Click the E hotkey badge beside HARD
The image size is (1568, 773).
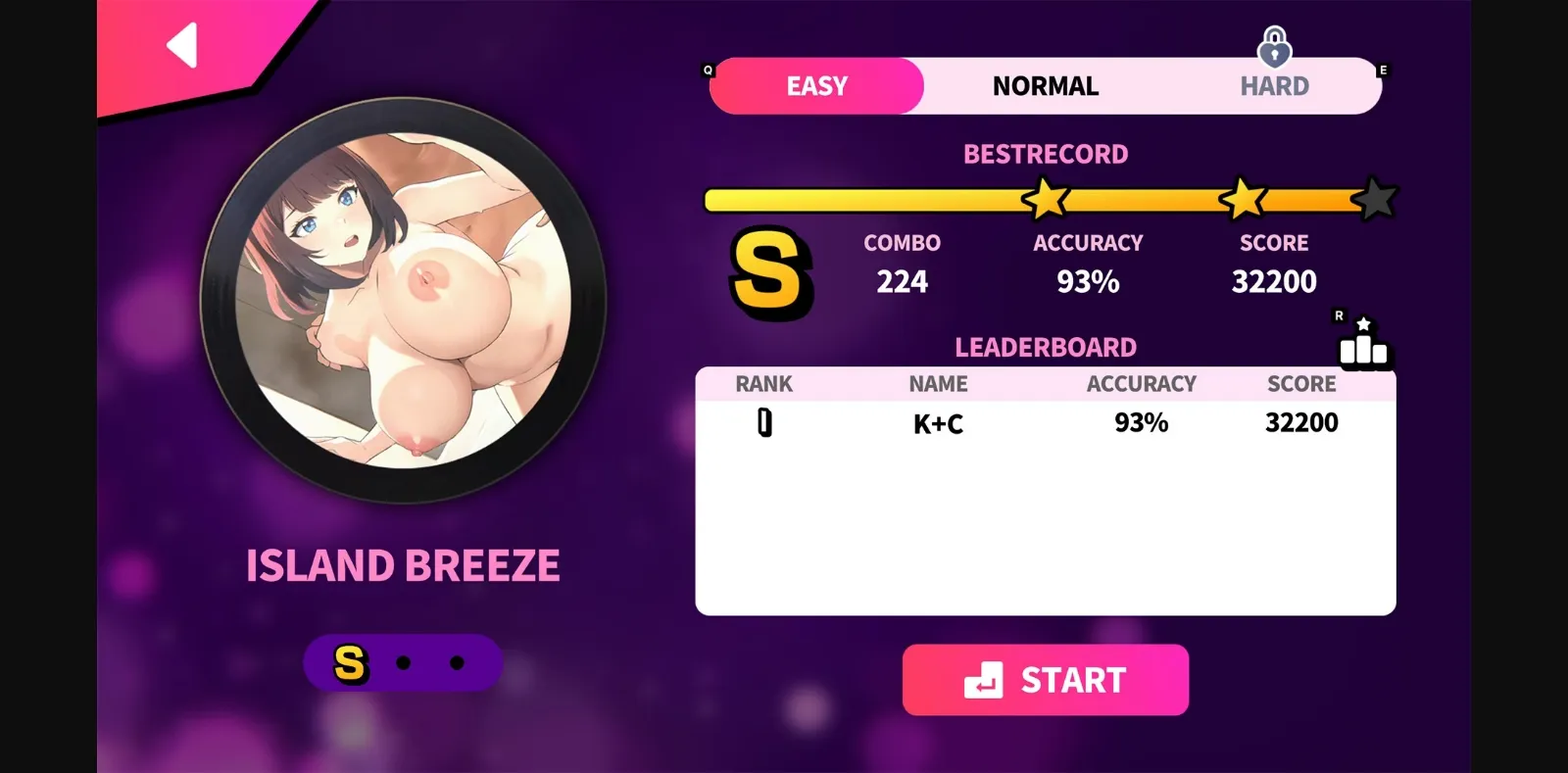pos(1383,69)
